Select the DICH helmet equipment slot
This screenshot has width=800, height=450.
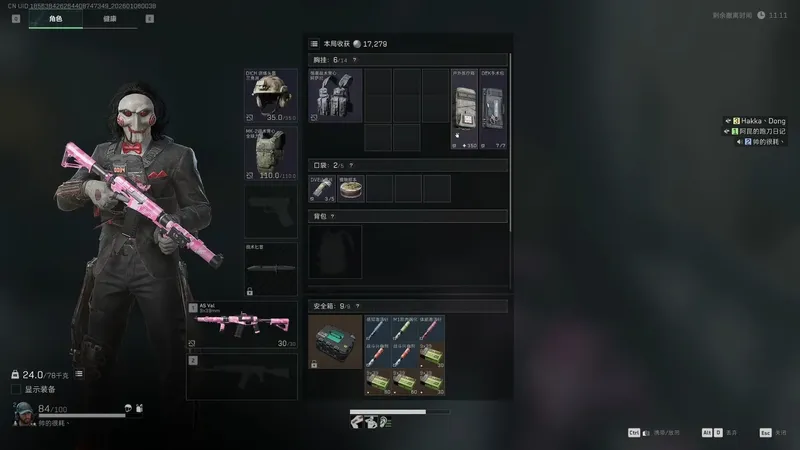271,96
